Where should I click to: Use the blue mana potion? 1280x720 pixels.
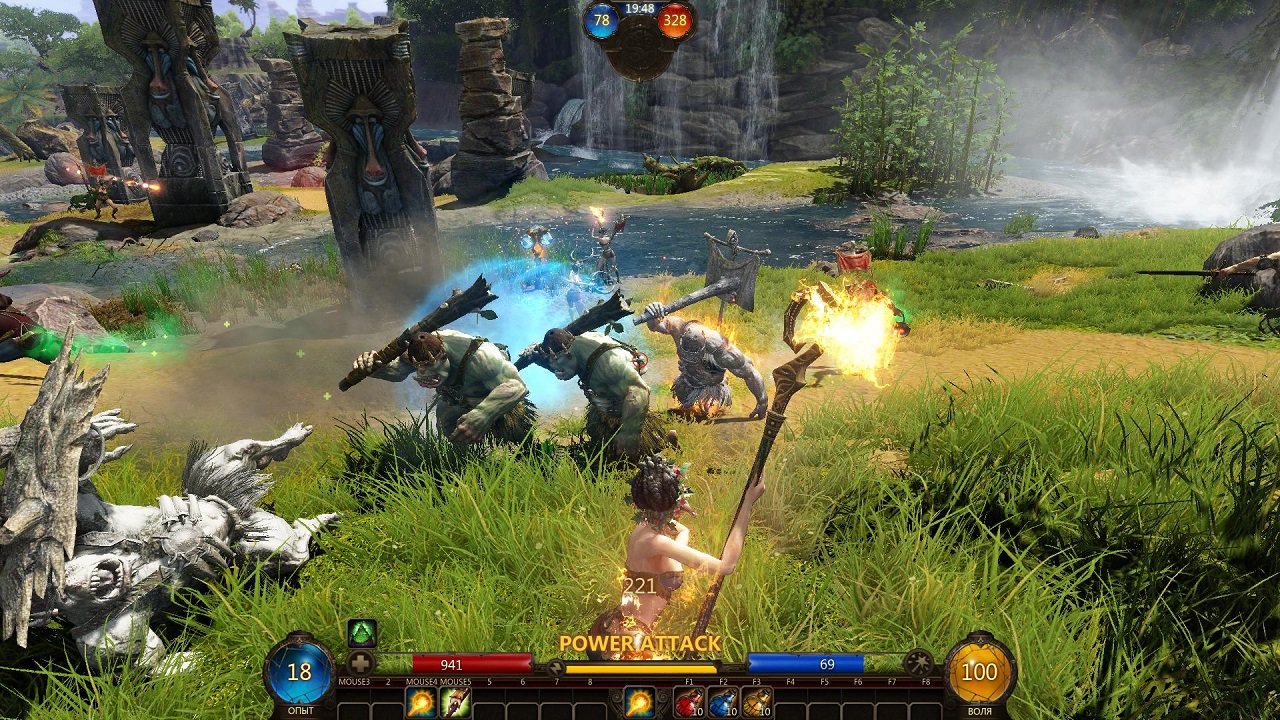tap(723, 703)
